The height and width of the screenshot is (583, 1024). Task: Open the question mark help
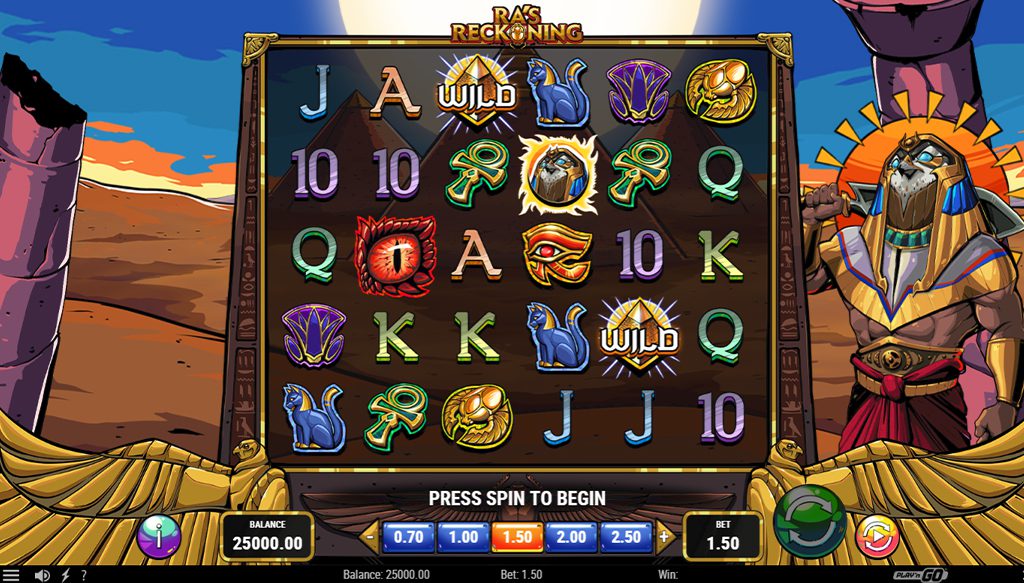[x=83, y=575]
